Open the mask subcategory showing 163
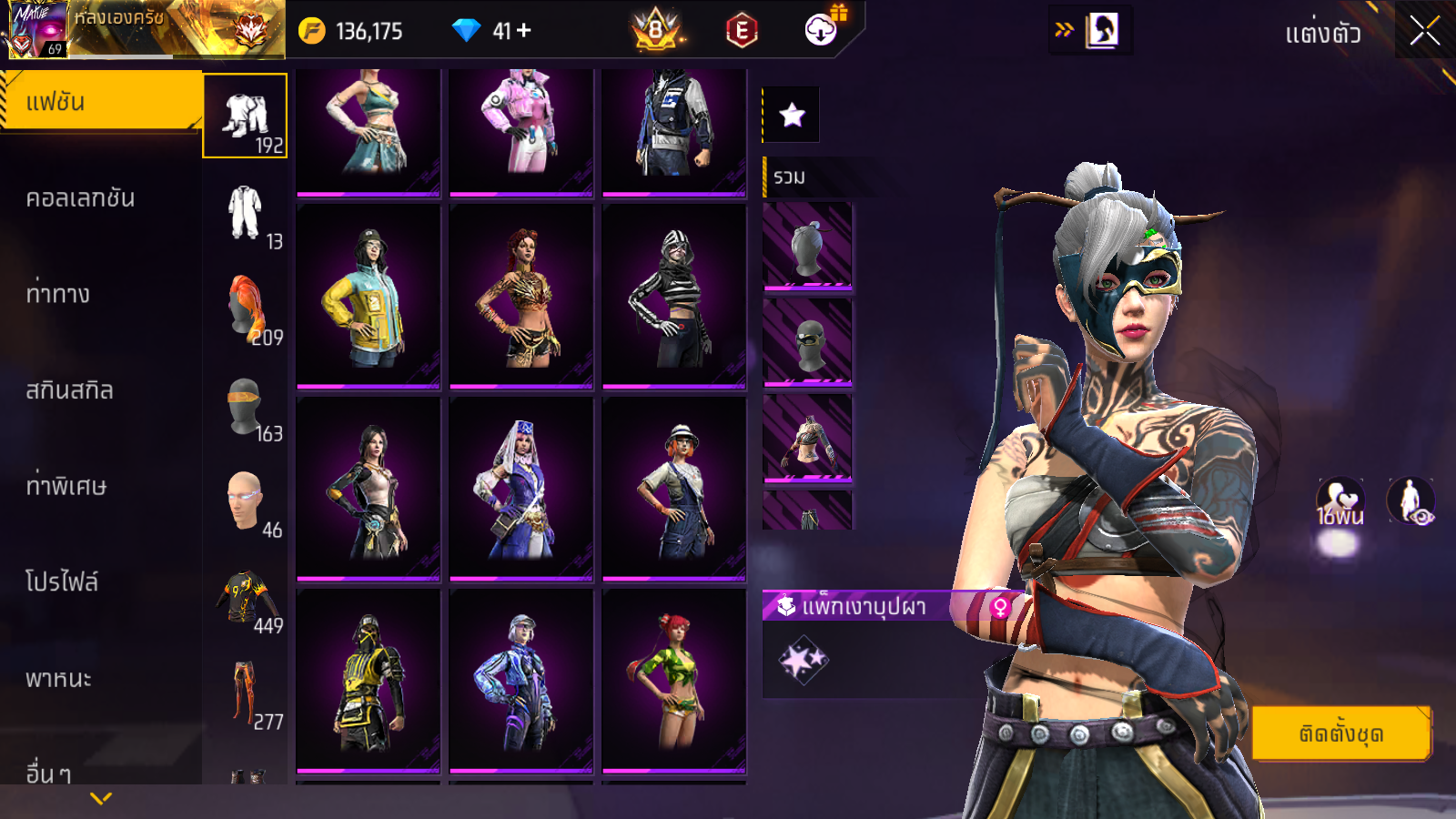This screenshot has width=1456, height=819. click(x=247, y=408)
